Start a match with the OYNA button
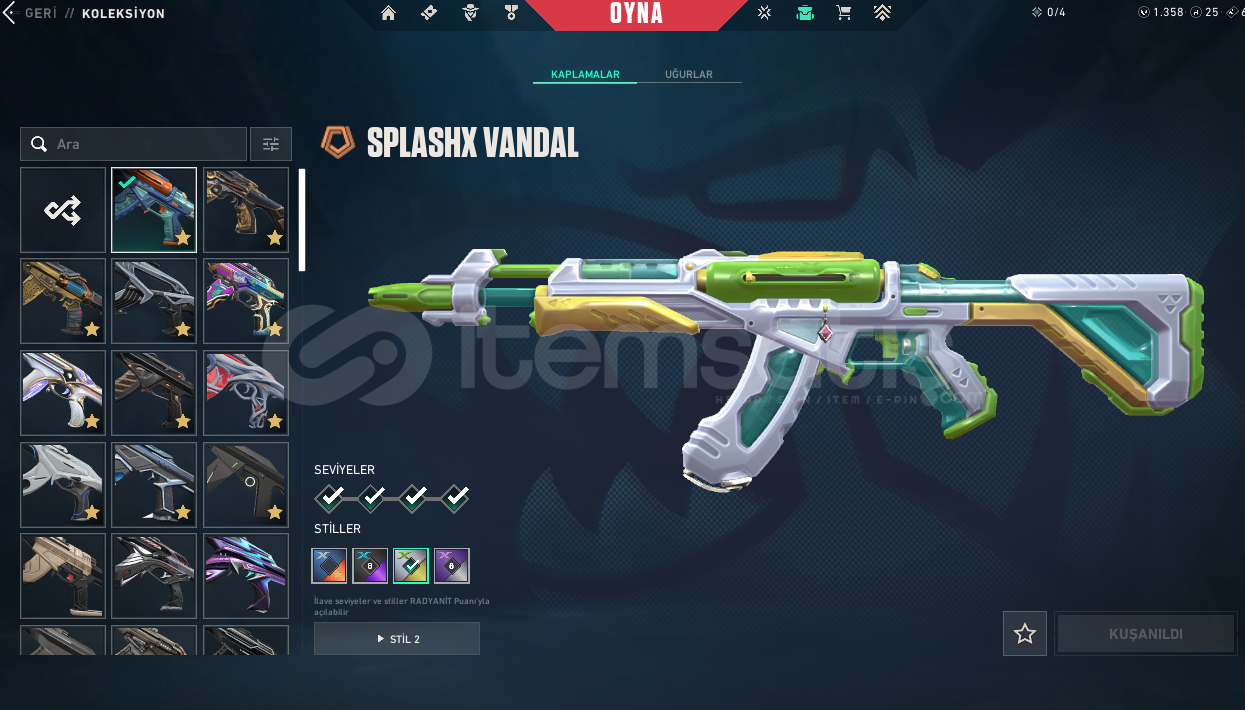This screenshot has width=1245, height=710. point(636,14)
